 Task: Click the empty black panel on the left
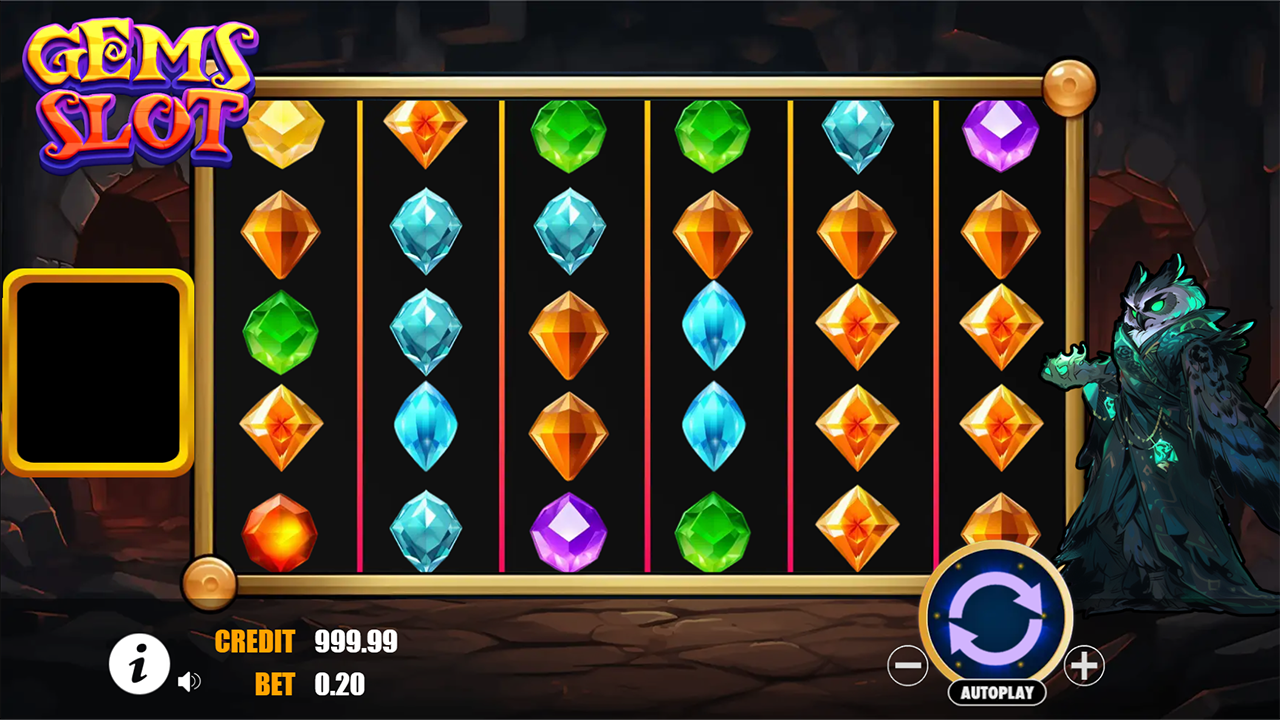click(x=100, y=370)
